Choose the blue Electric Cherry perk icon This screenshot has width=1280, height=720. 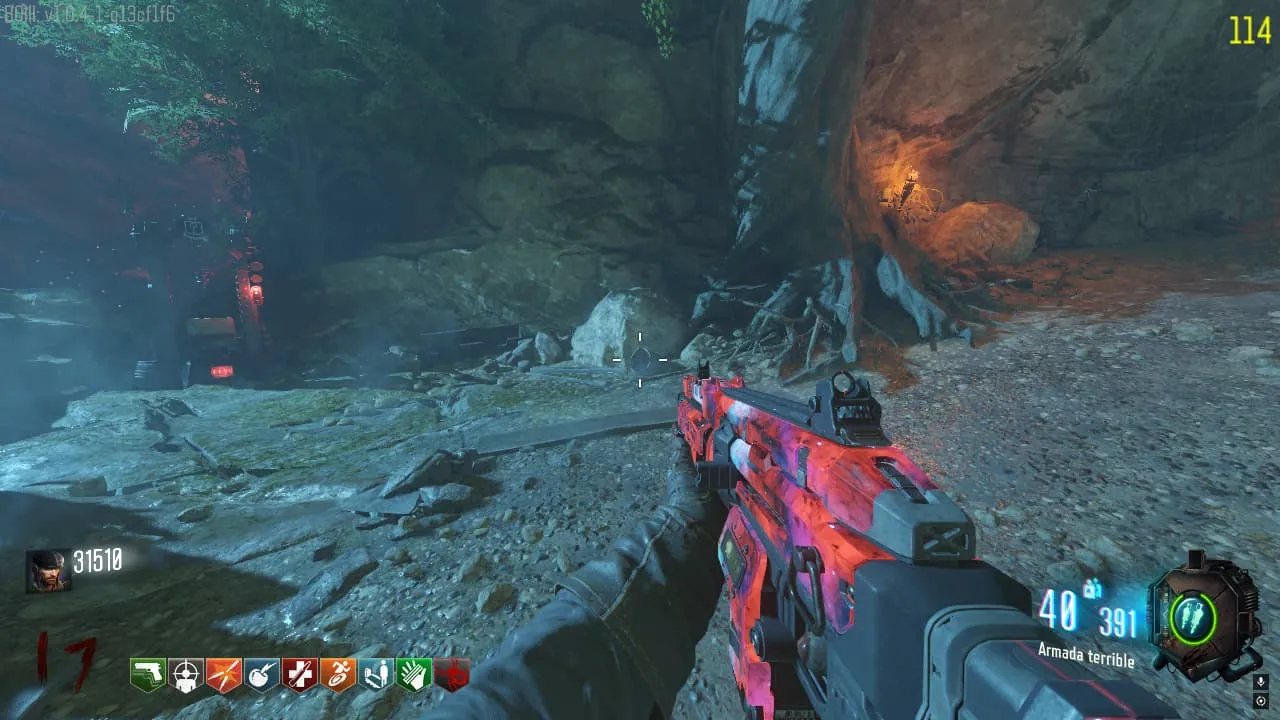261,675
